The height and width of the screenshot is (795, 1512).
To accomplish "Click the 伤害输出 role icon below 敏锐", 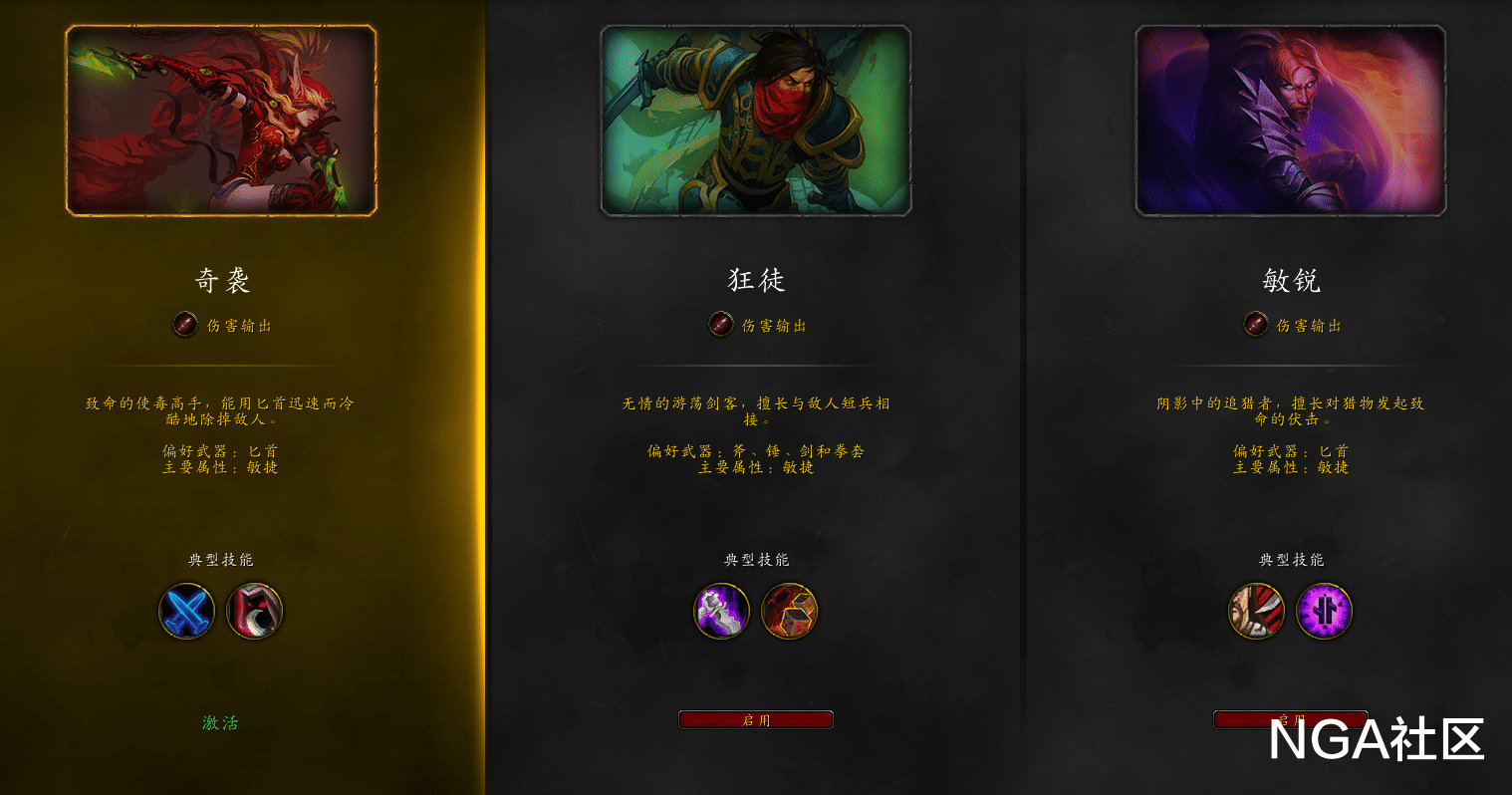I will (x=1256, y=325).
